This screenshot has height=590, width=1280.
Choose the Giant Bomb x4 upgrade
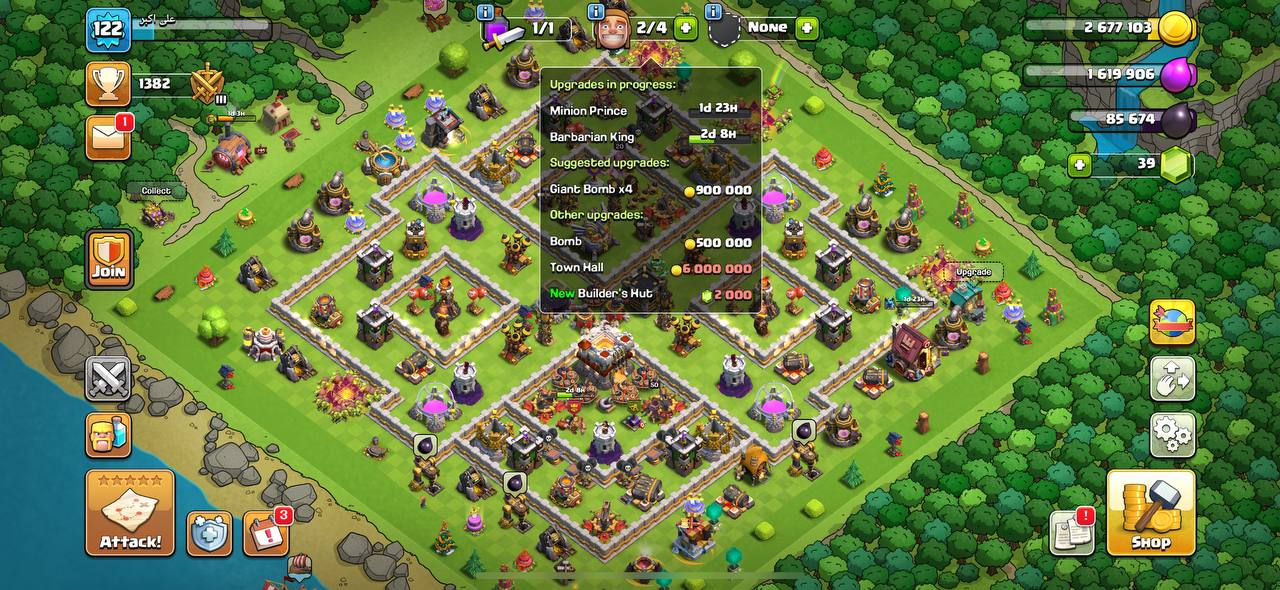[x=650, y=189]
